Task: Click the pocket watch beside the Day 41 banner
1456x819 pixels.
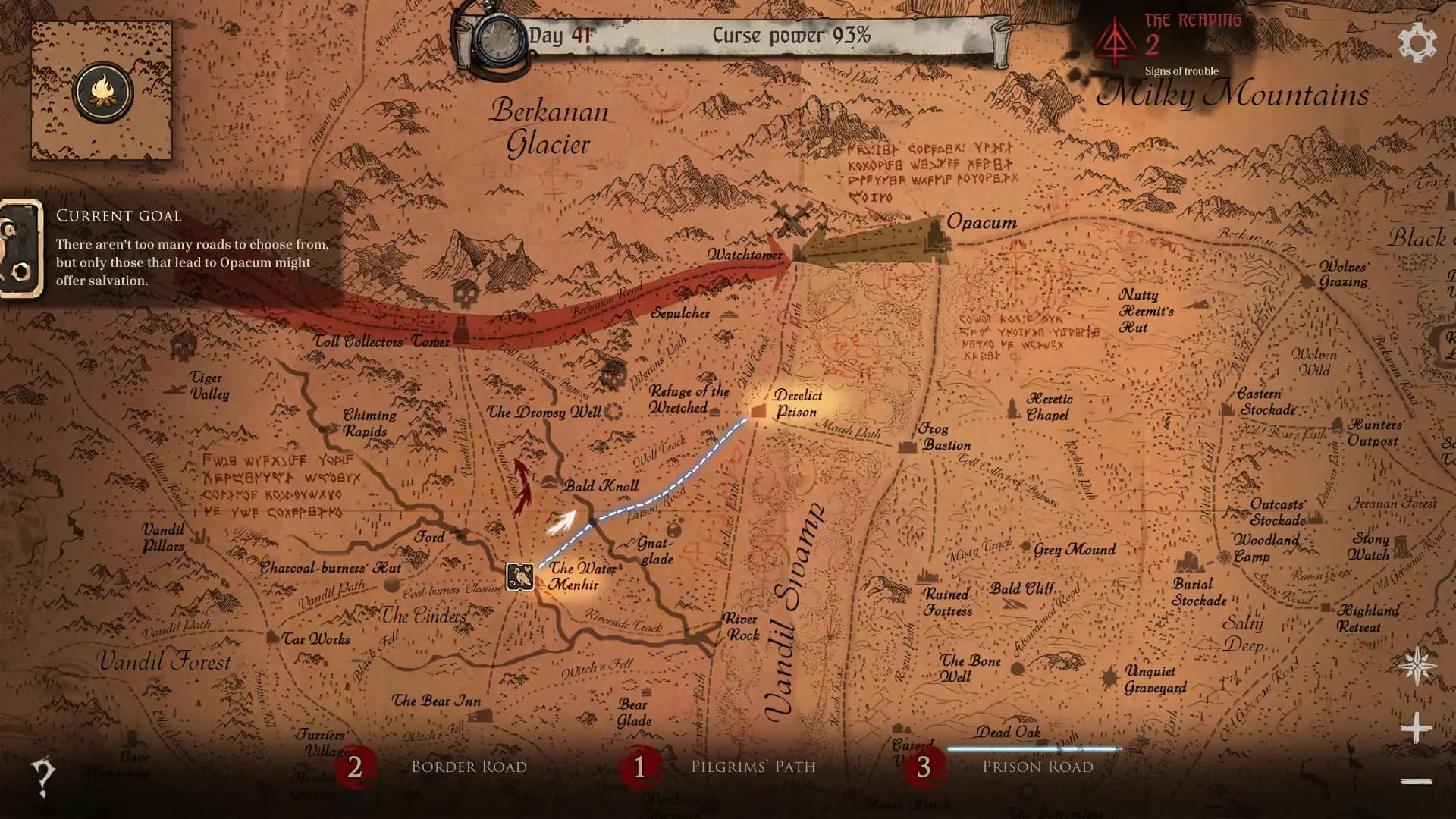Action: tap(500, 36)
